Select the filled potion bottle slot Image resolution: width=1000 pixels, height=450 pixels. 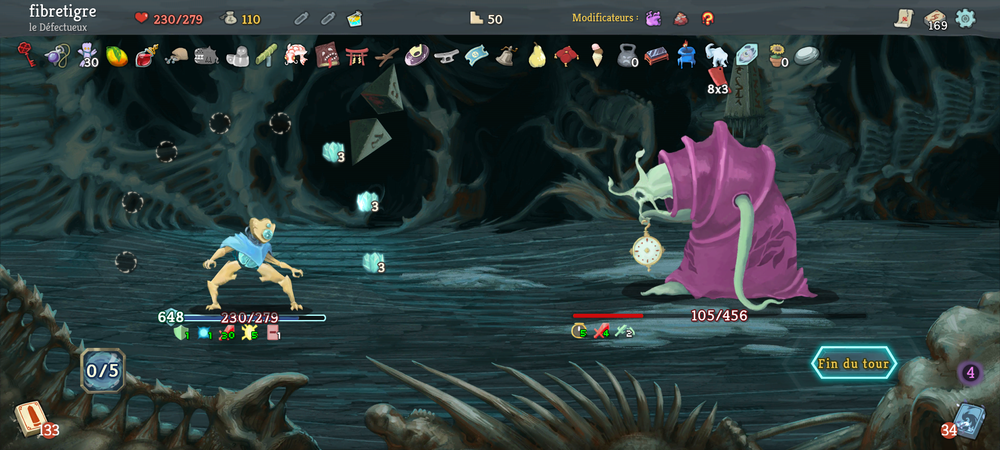tap(354, 19)
